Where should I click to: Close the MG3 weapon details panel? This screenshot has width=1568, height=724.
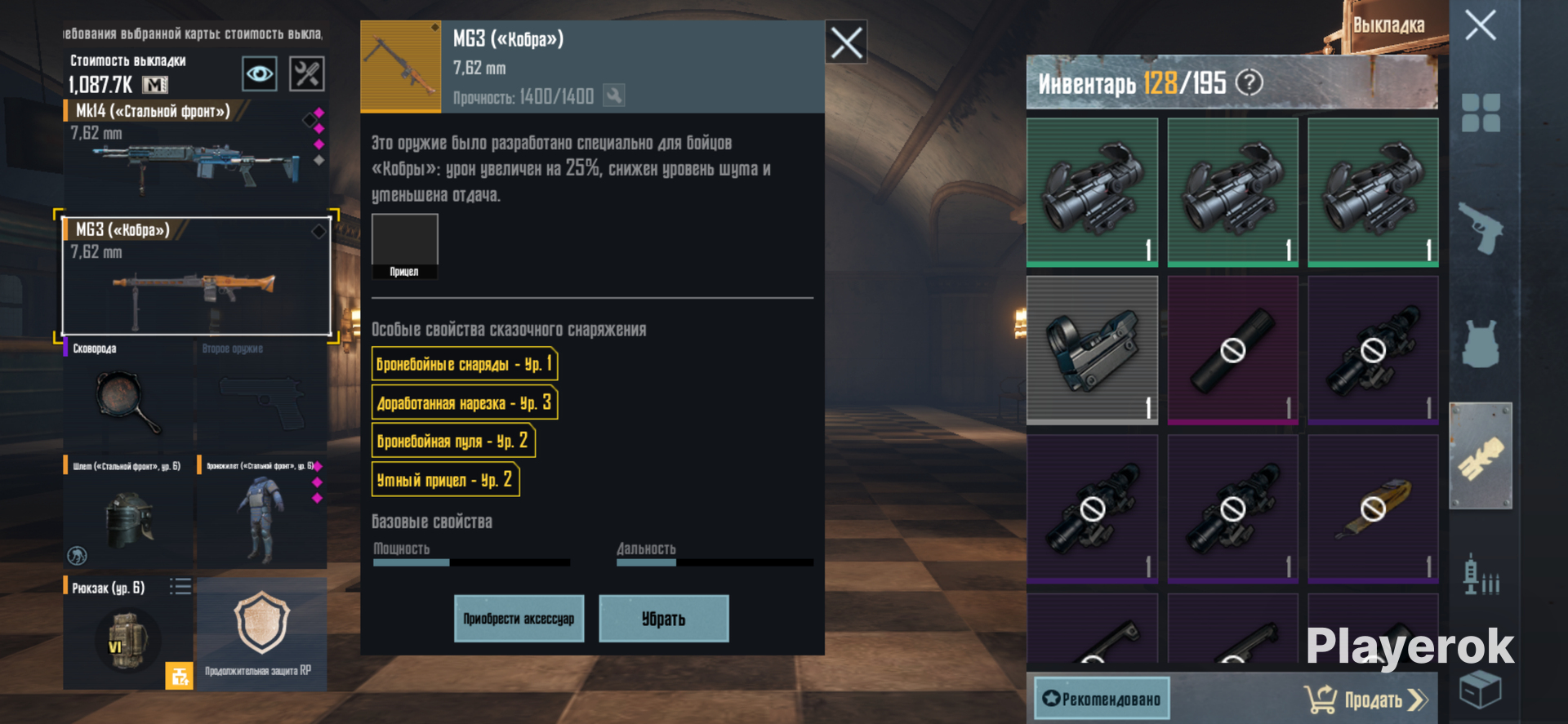[846, 43]
